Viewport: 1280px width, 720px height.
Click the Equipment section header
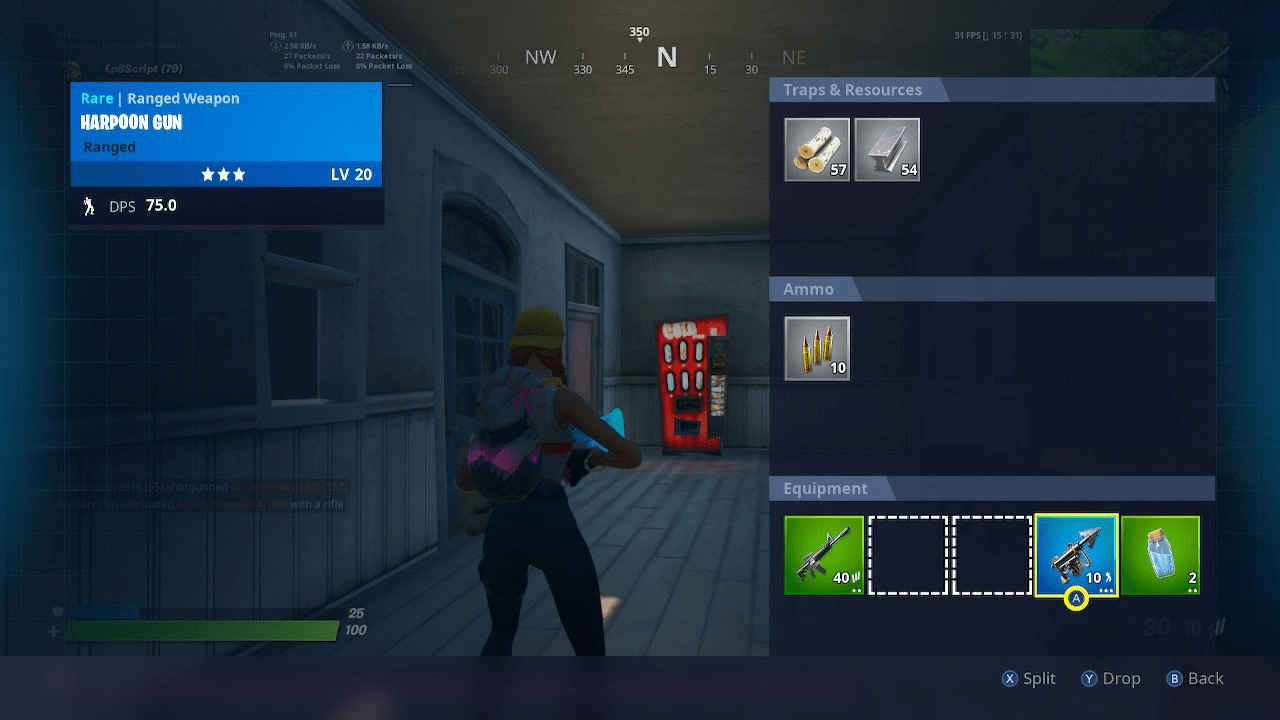click(825, 488)
